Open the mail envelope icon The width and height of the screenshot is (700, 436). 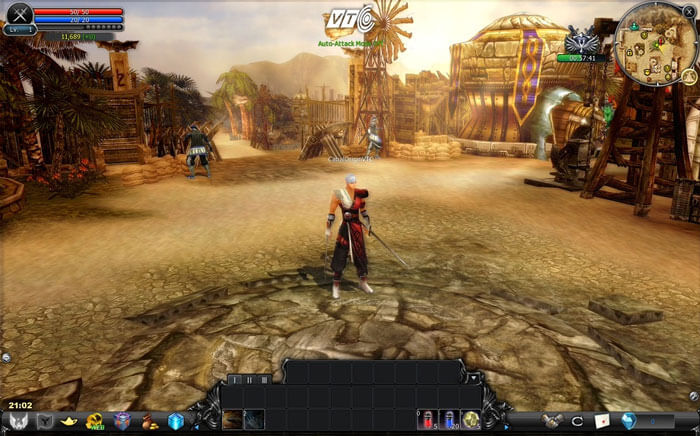(603, 421)
